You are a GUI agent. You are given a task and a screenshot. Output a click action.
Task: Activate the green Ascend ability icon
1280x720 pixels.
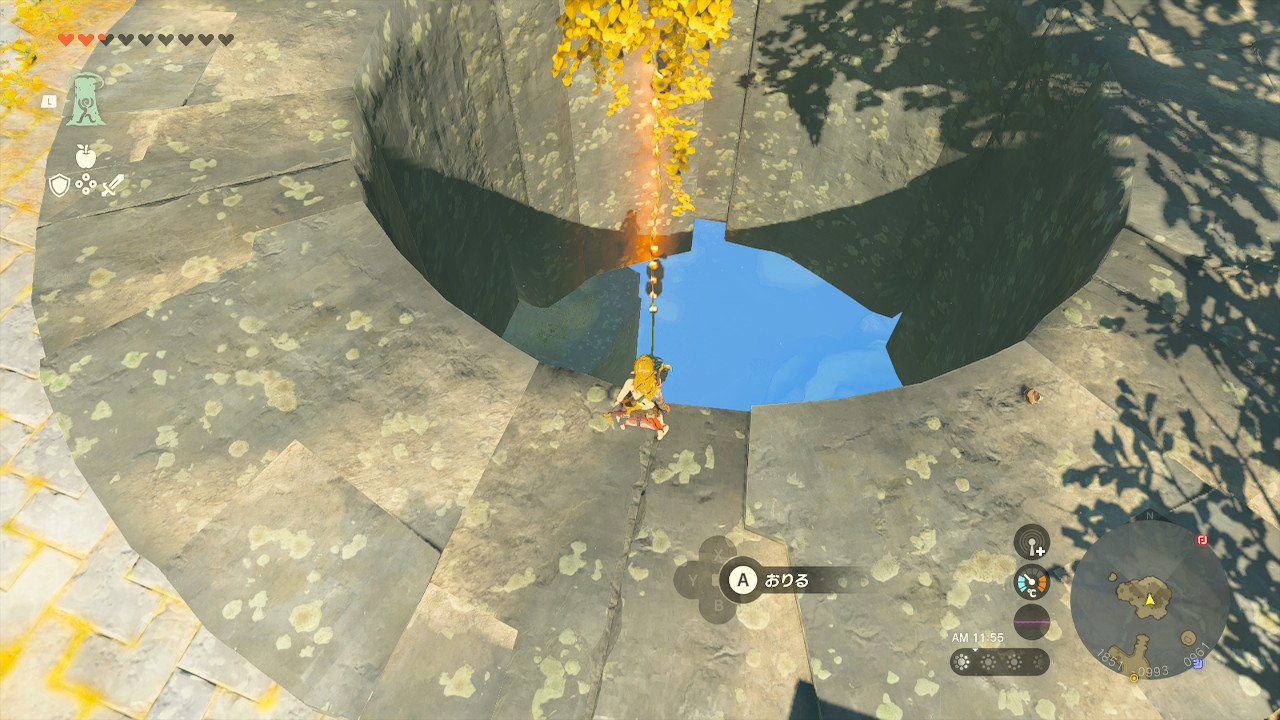click(x=86, y=100)
